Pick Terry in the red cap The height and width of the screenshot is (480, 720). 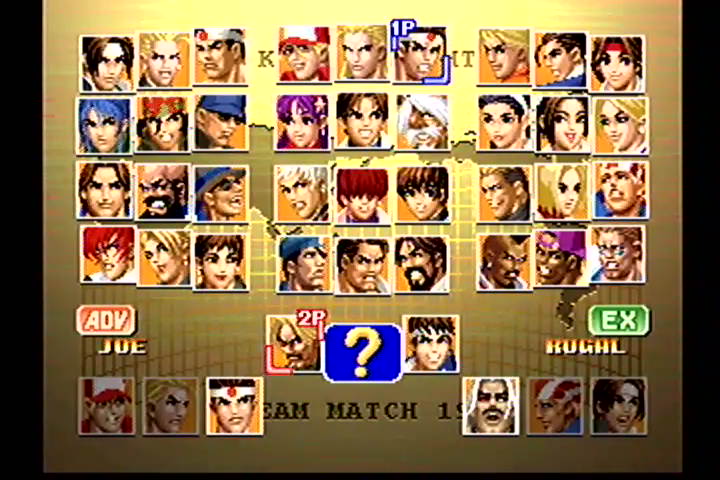[304, 55]
